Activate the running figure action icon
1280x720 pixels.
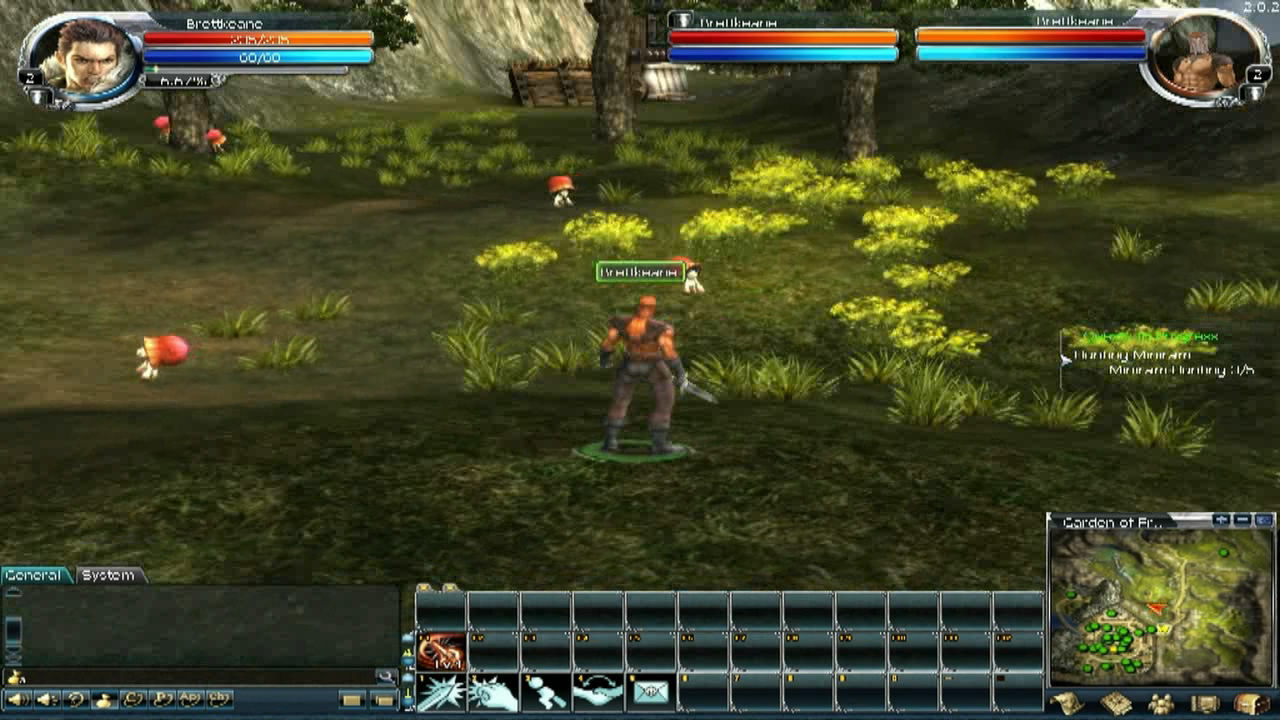545,693
